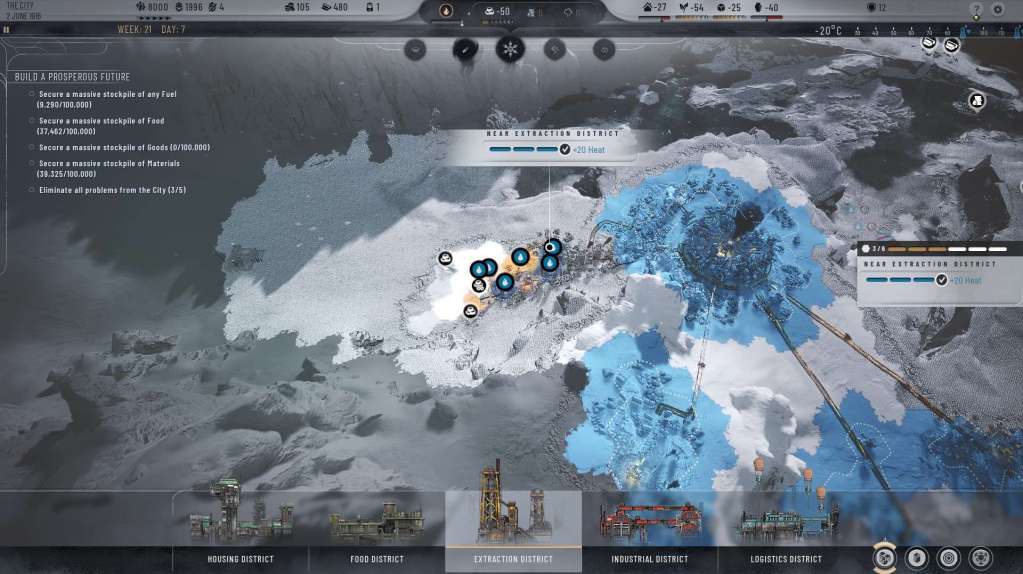Select the Logistics District build option
The image size is (1023, 574).
786,559
